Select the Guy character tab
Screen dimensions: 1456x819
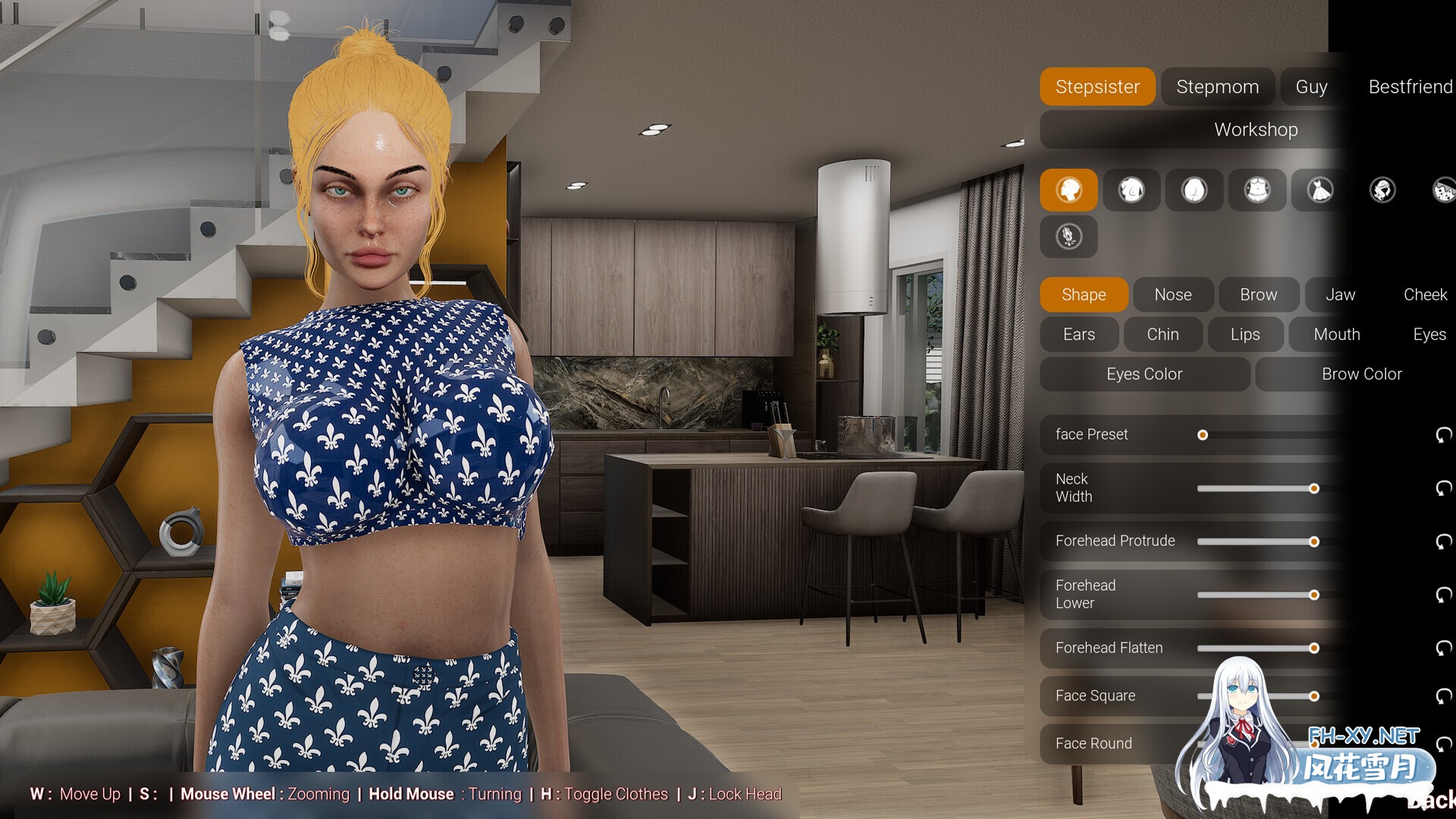click(1311, 86)
